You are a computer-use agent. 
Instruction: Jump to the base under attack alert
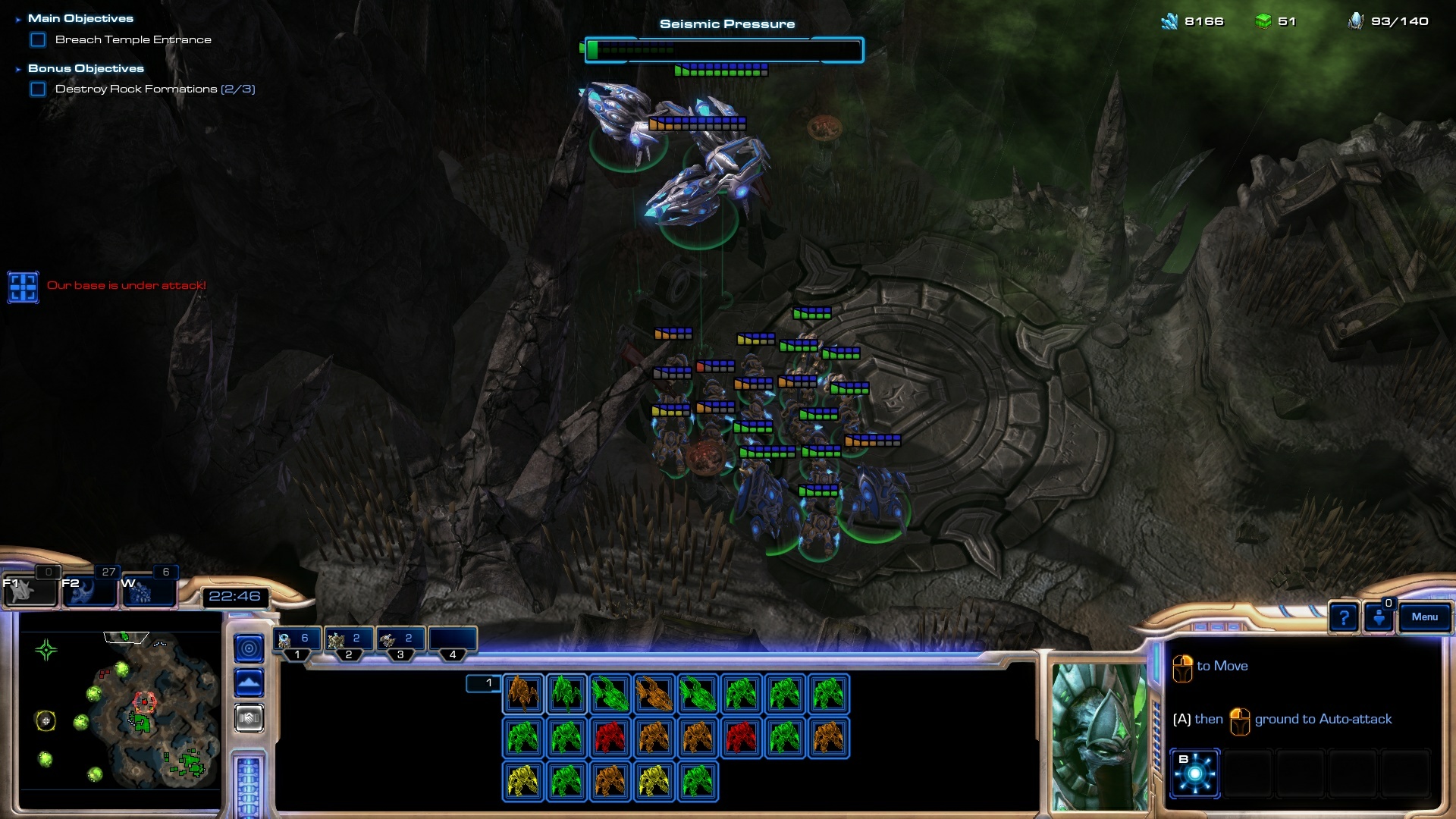(x=23, y=287)
